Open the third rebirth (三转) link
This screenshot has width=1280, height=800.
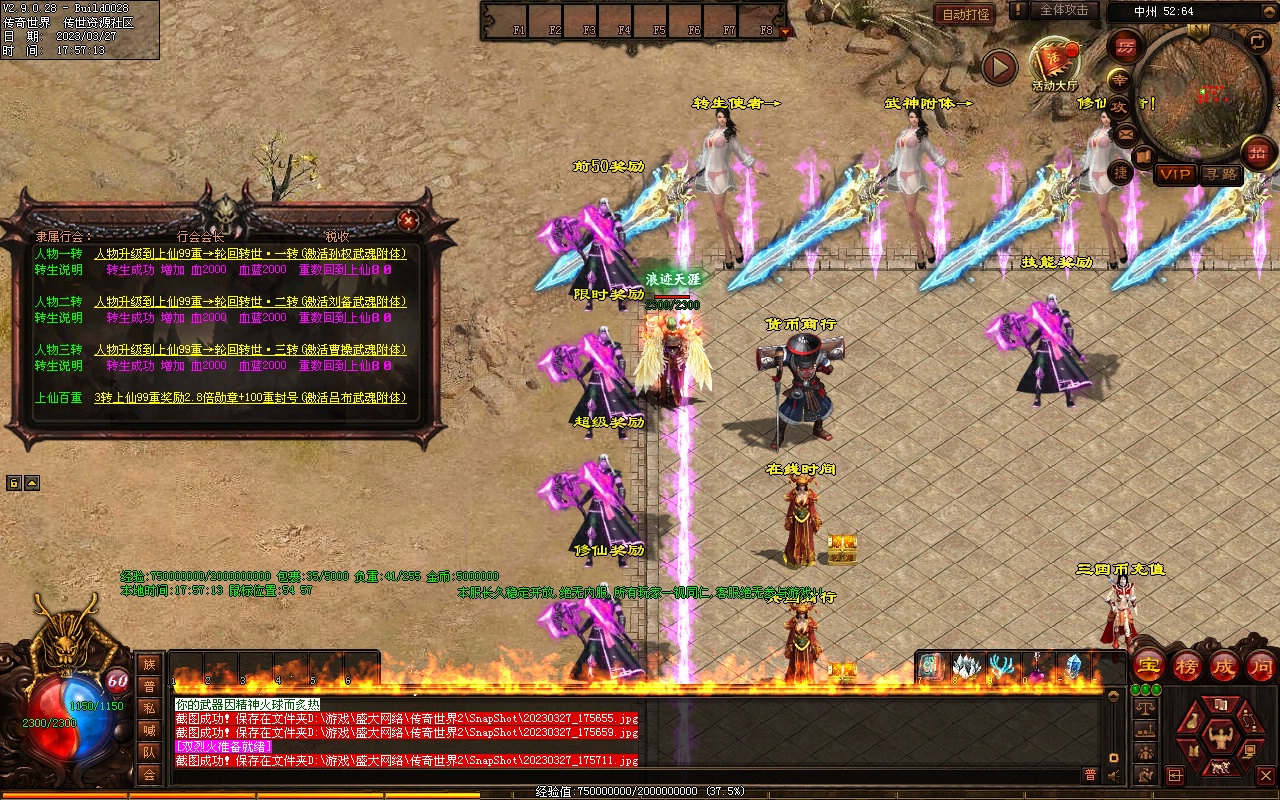point(250,350)
